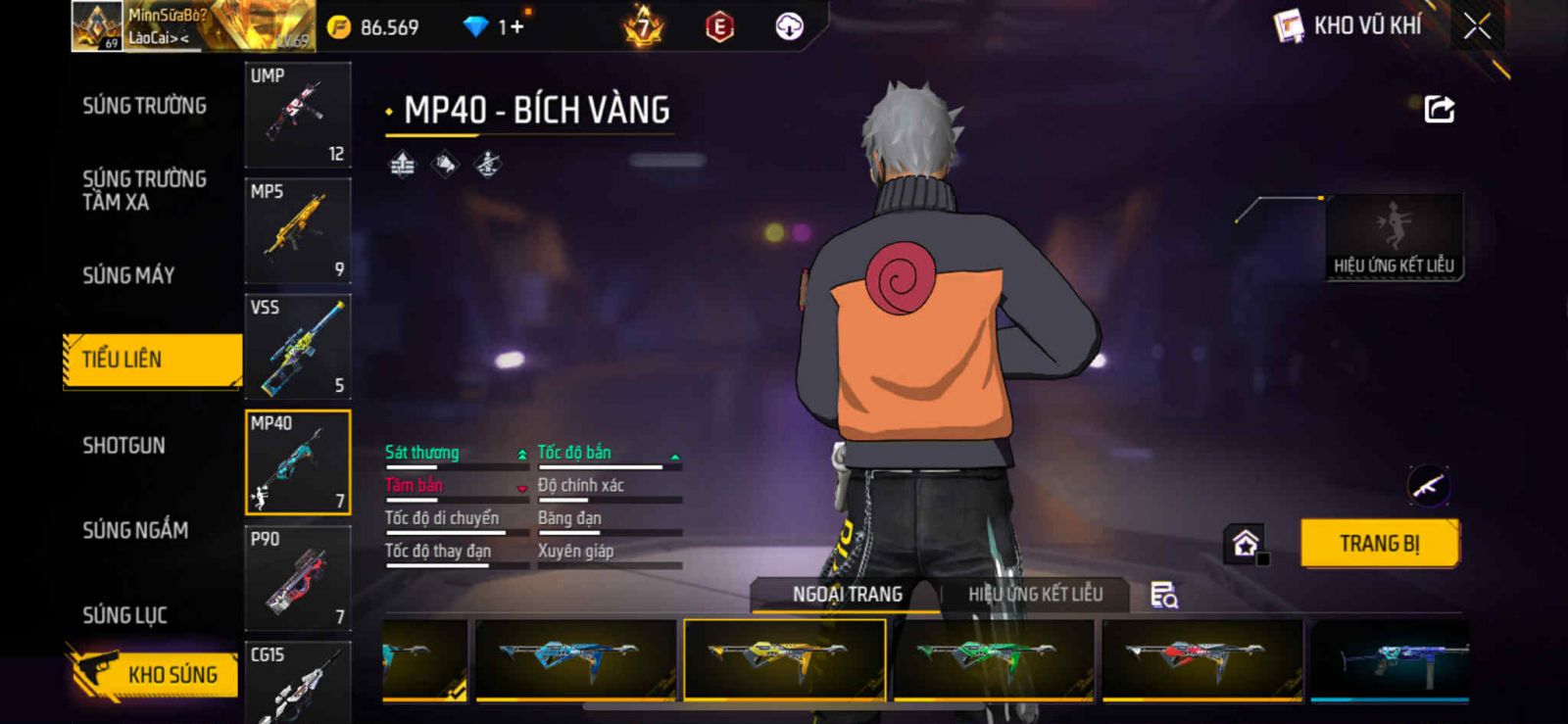Pick the MP5 weapon tile
The width and height of the screenshot is (1568, 724).
[x=298, y=231]
